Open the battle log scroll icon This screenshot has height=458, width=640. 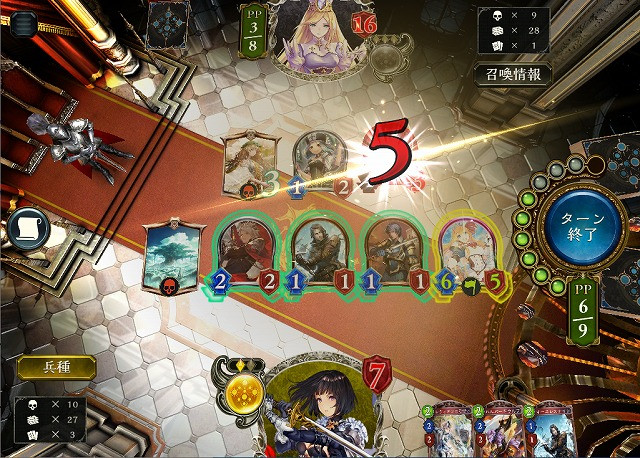click(x=29, y=229)
